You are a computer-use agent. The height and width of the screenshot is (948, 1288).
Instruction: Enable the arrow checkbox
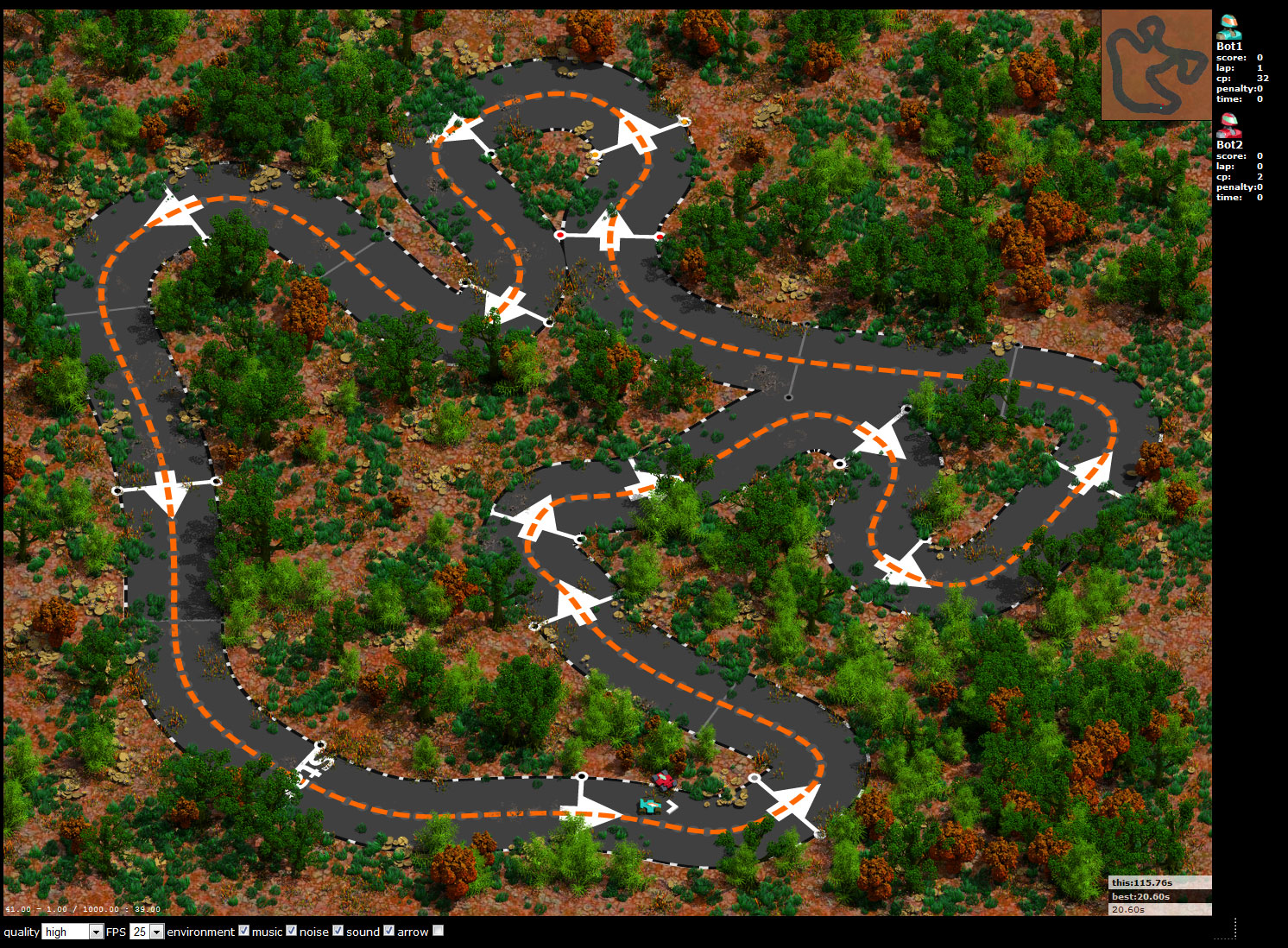tap(438, 931)
